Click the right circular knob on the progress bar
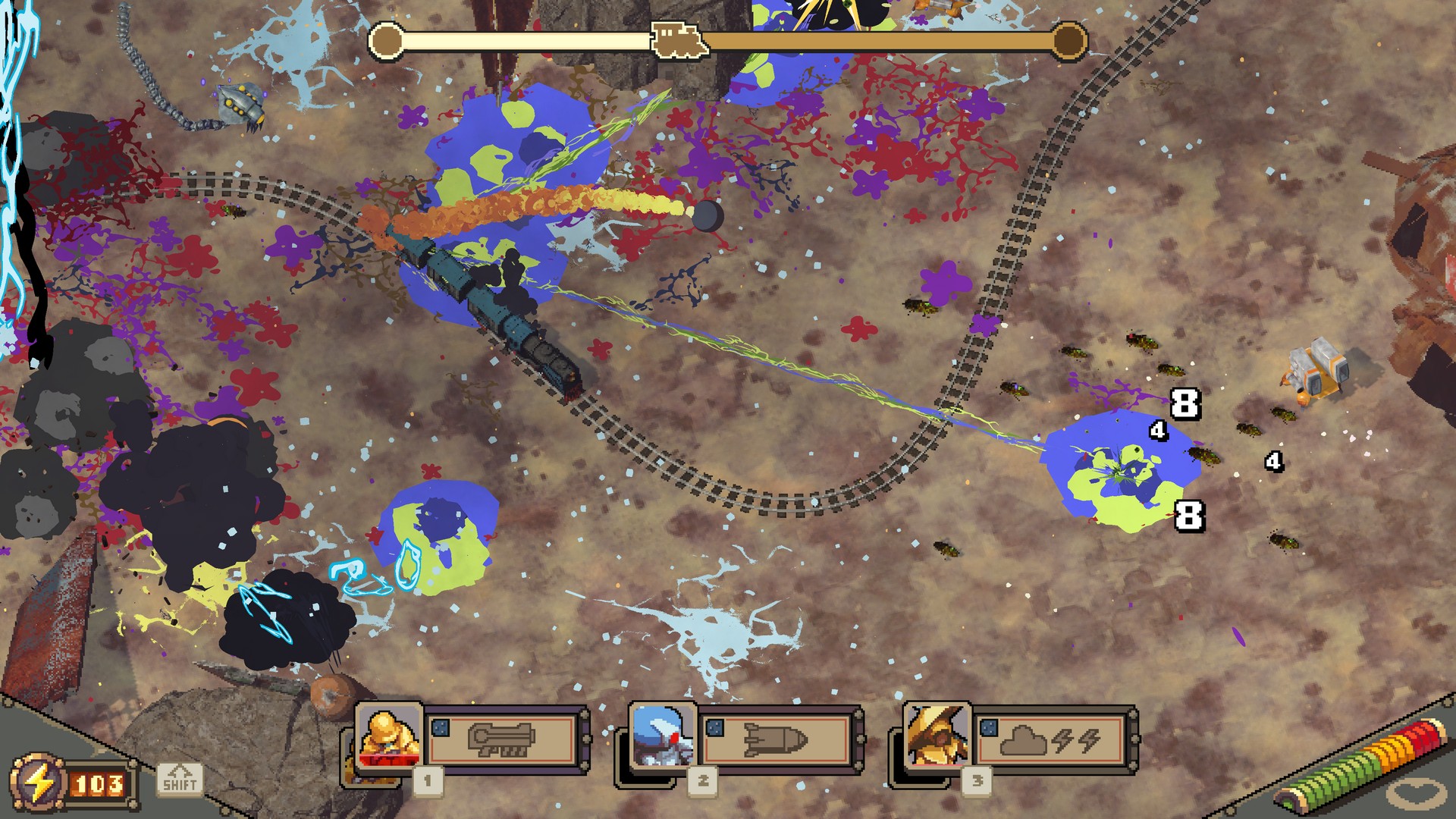 (x=1068, y=40)
